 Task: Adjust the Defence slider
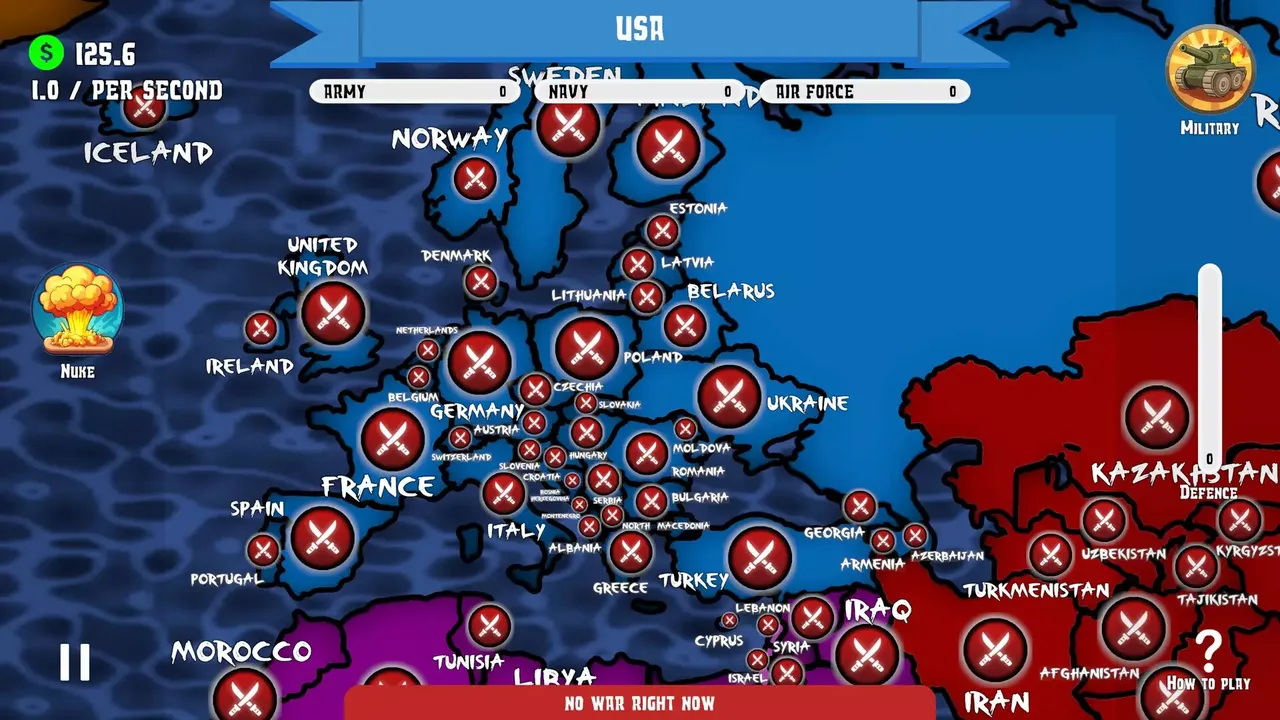point(1210,360)
